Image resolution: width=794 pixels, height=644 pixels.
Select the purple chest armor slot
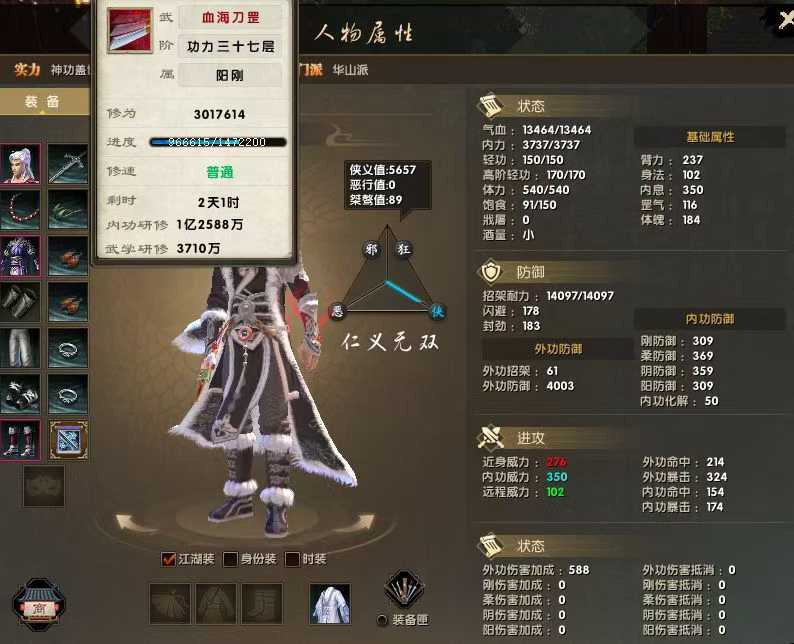point(20,256)
